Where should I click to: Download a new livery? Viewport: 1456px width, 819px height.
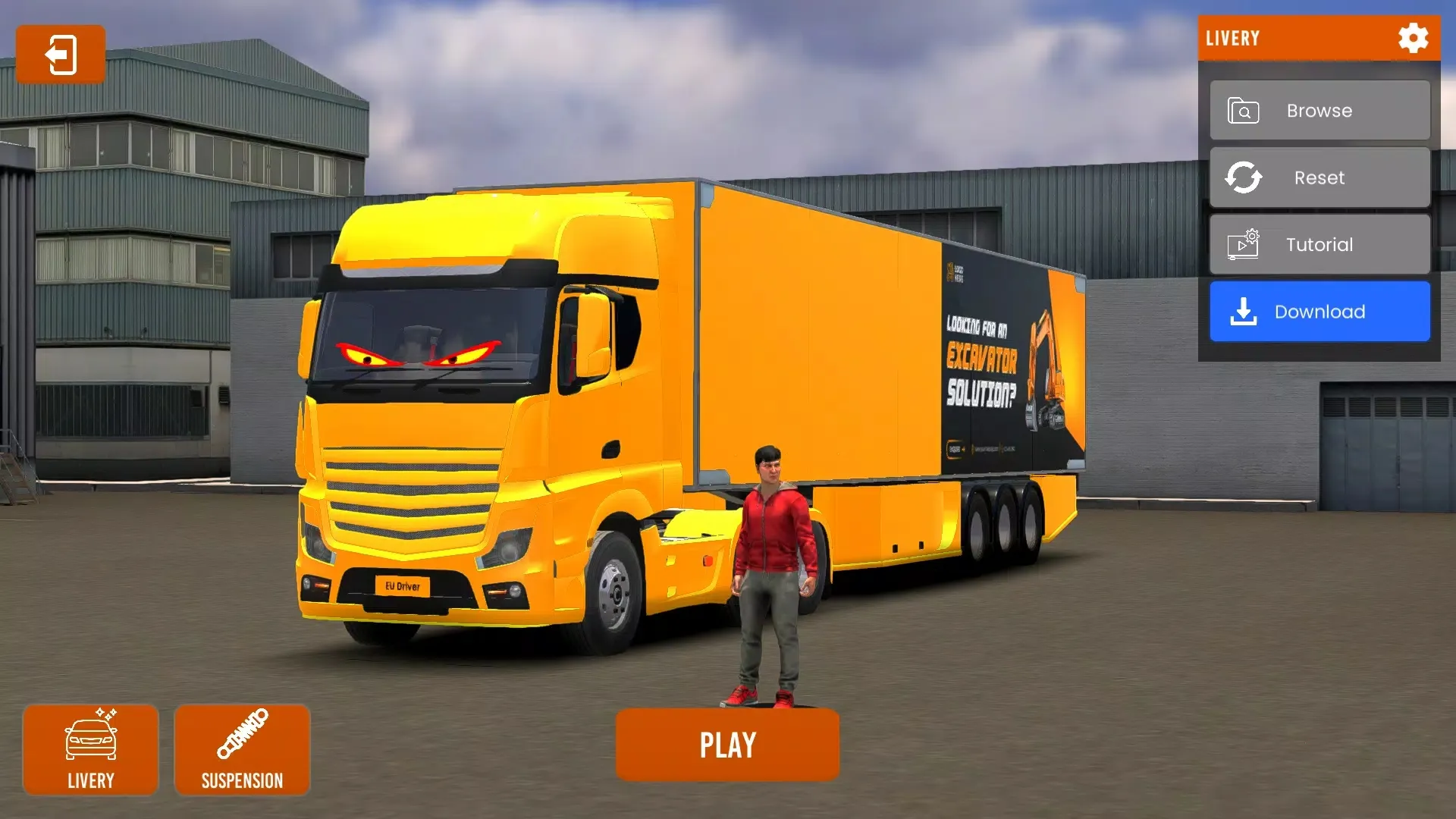click(1319, 311)
